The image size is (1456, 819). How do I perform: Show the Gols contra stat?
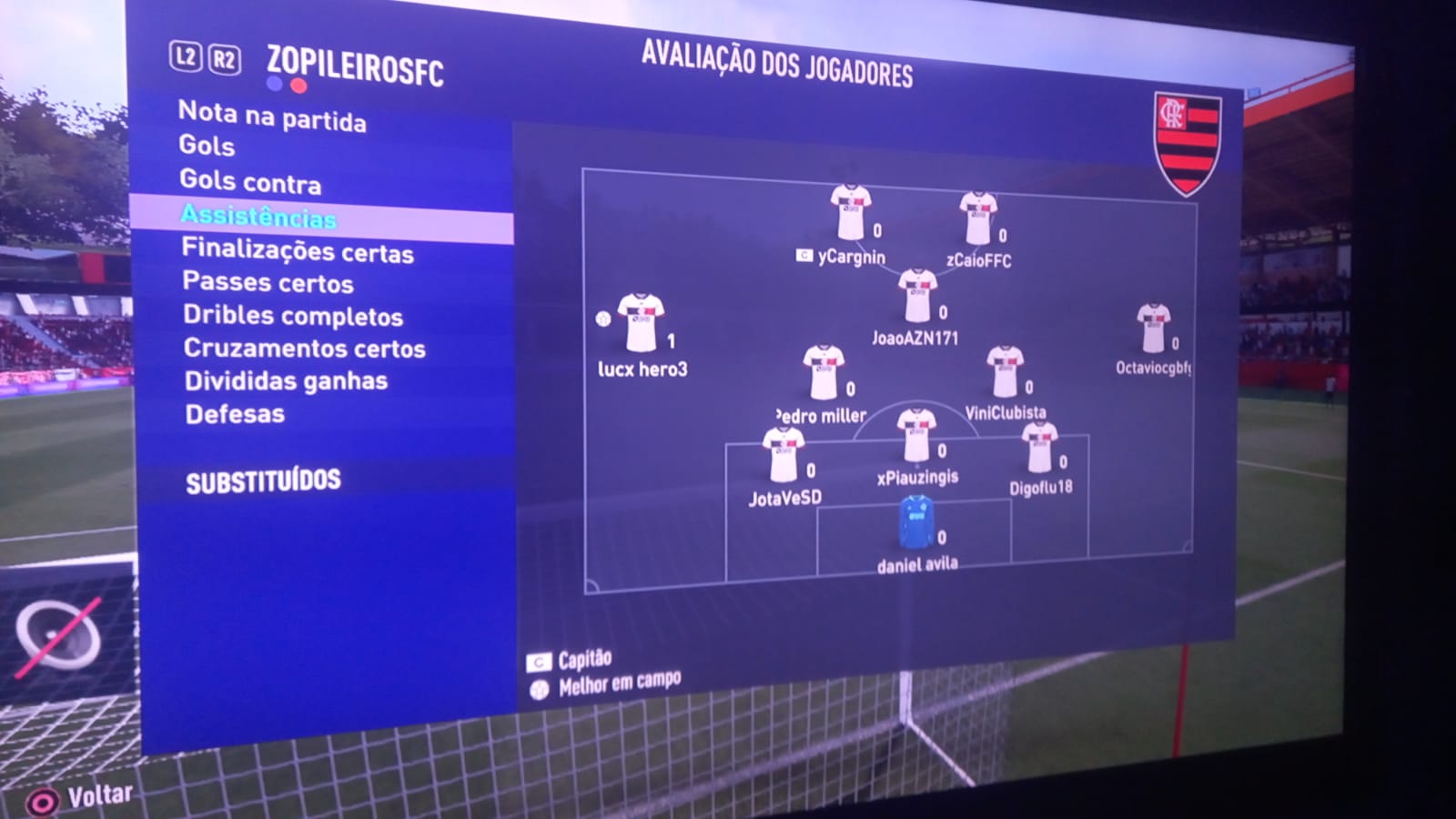pyautogui.click(x=250, y=181)
